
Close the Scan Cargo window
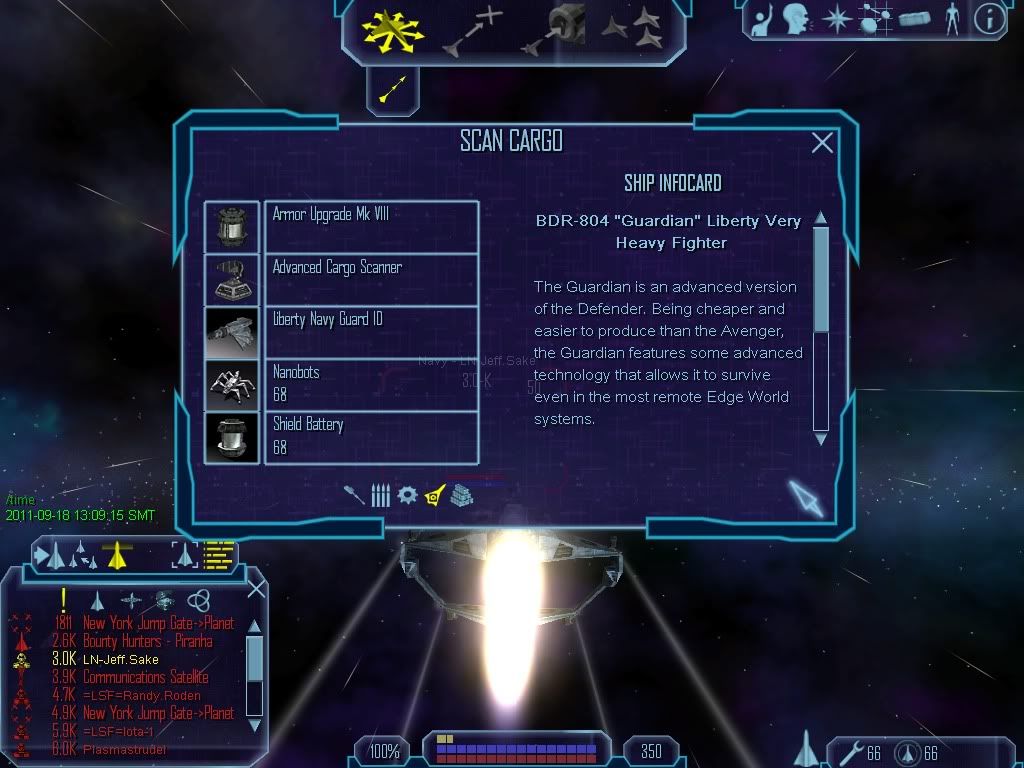point(822,143)
